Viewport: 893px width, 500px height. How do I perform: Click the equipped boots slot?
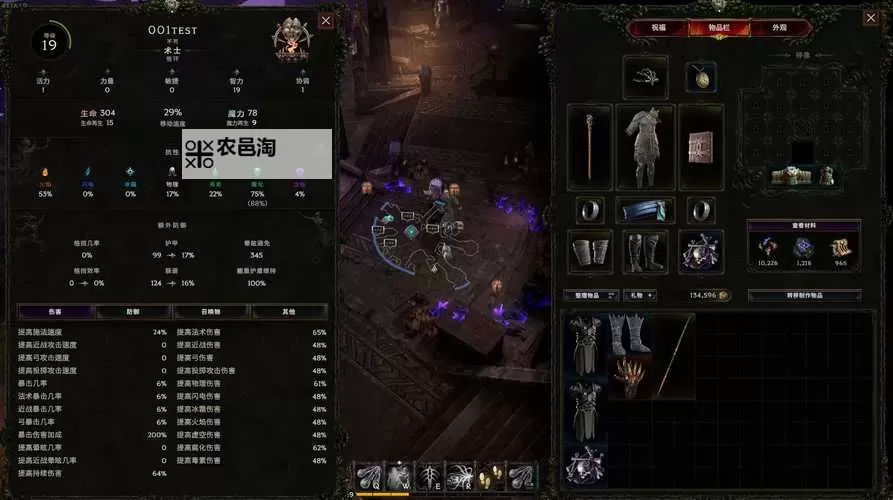[645, 252]
